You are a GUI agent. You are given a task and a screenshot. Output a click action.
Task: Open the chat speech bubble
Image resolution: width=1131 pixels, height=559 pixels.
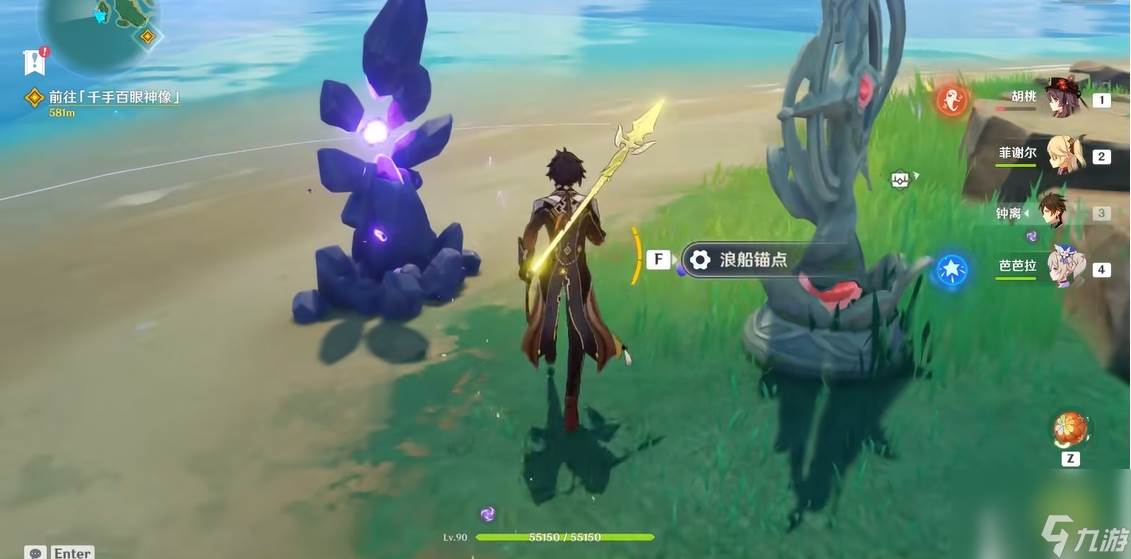(36, 552)
